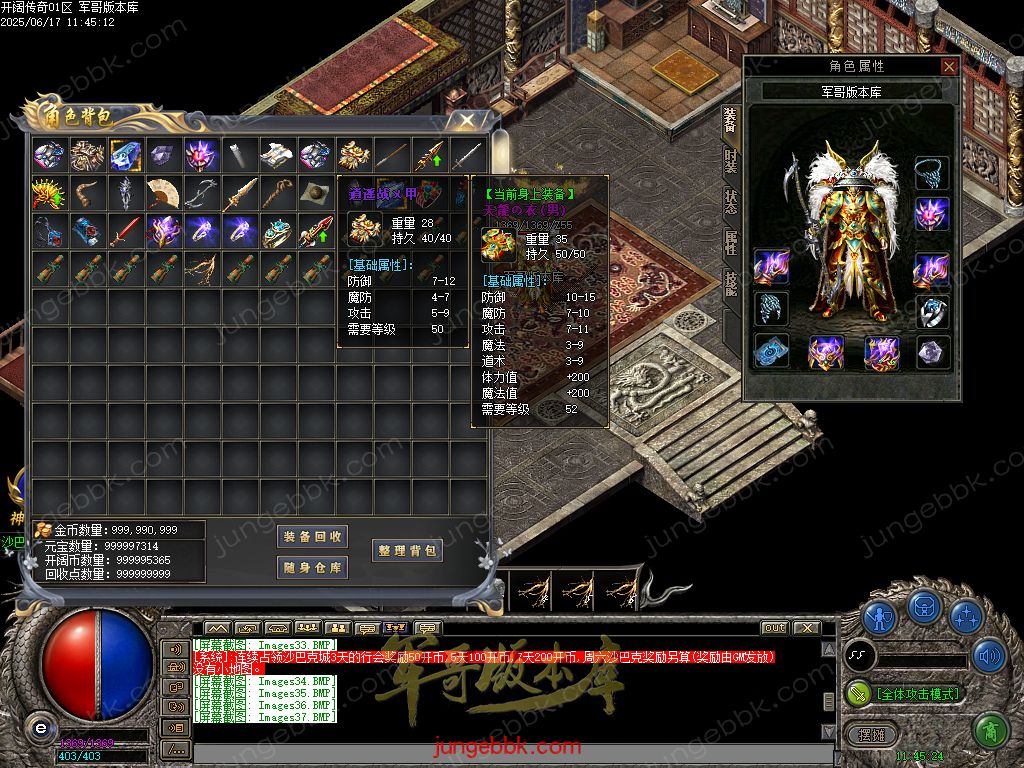
Task: Select the dark bow item in the bag
Action: [201, 193]
